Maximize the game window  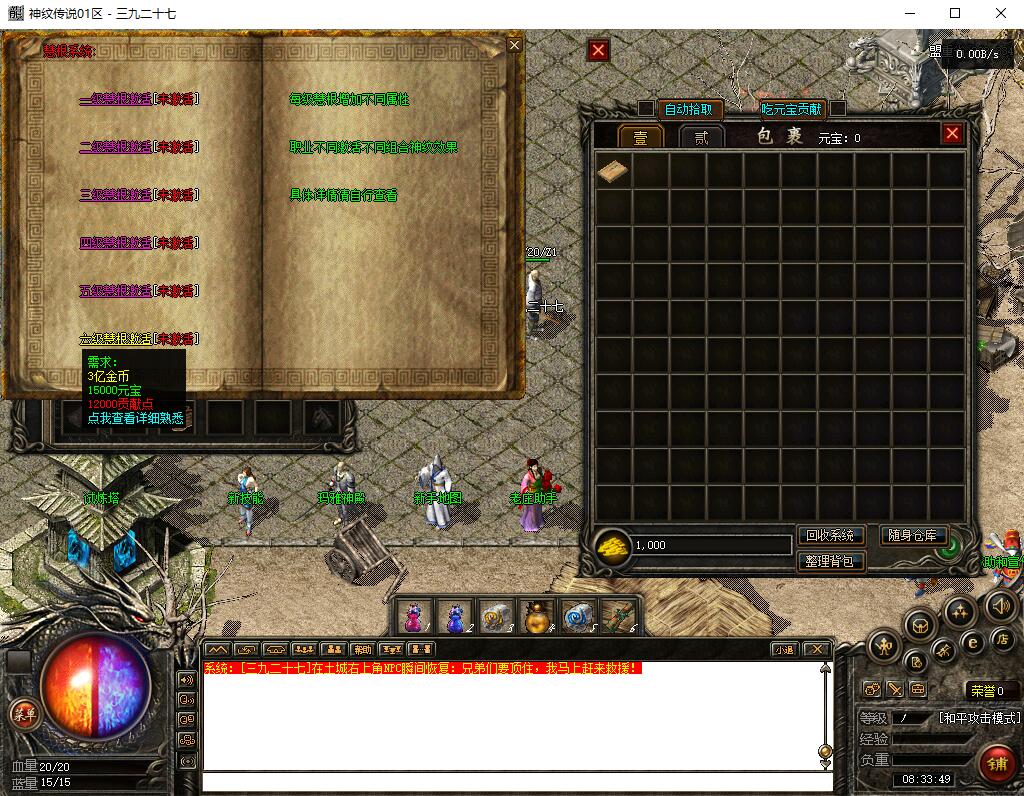click(955, 13)
